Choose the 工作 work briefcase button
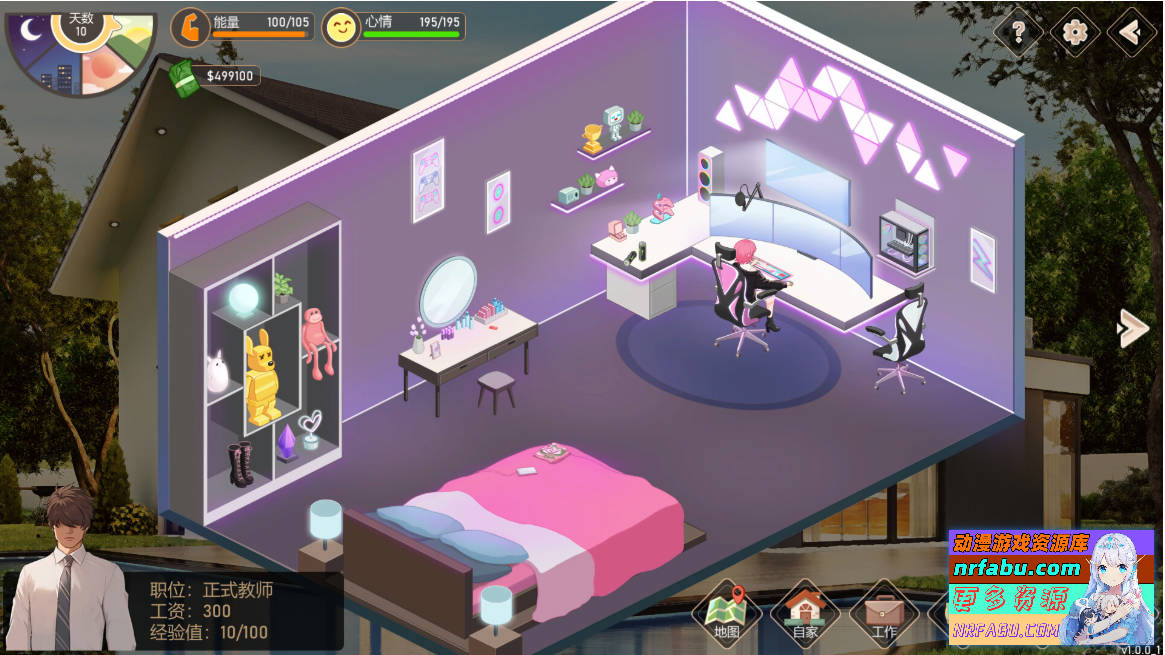The height and width of the screenshot is (655, 1165). tap(884, 612)
